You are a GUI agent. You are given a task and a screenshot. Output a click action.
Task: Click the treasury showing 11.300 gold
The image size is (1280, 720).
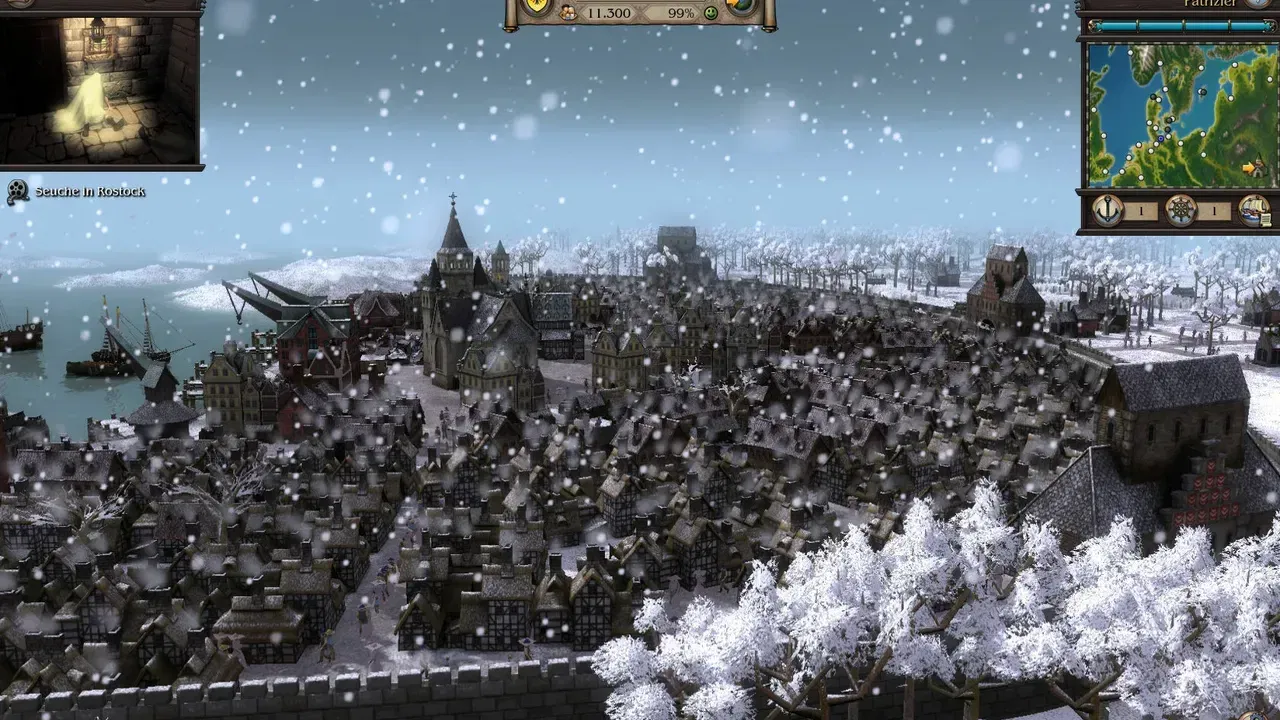pyautogui.click(x=610, y=12)
